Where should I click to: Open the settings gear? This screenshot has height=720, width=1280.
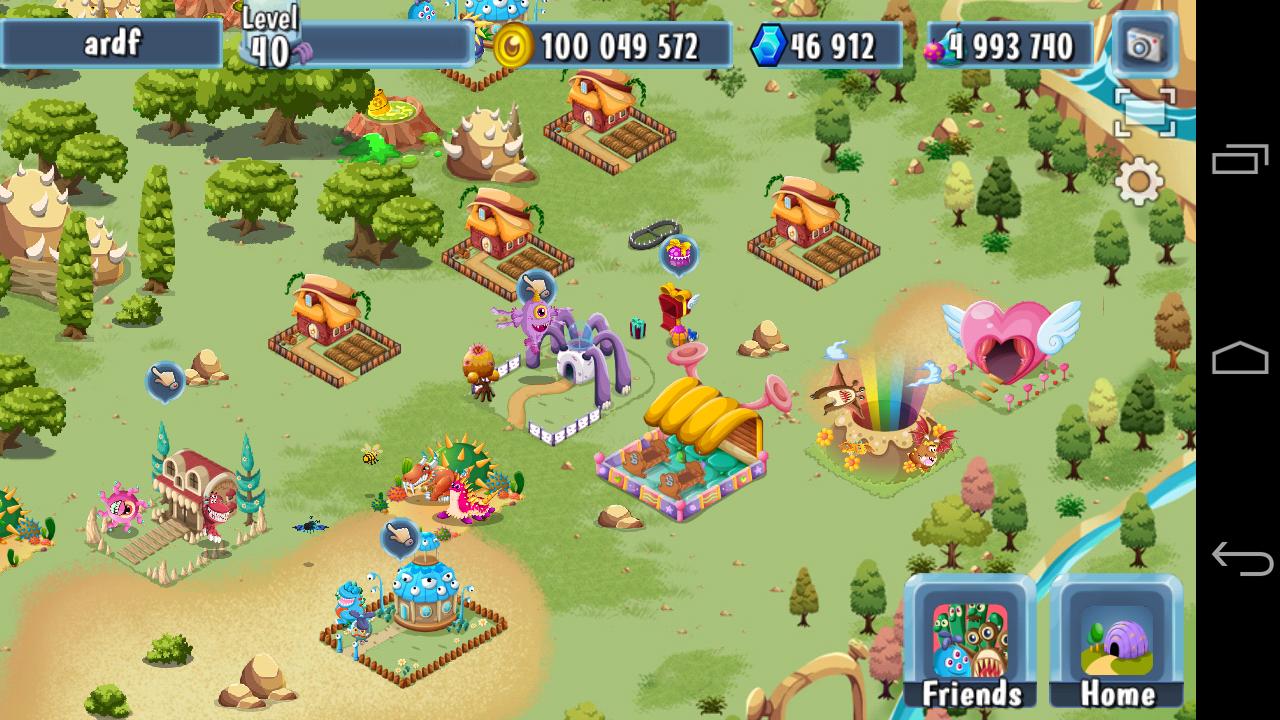1139,183
